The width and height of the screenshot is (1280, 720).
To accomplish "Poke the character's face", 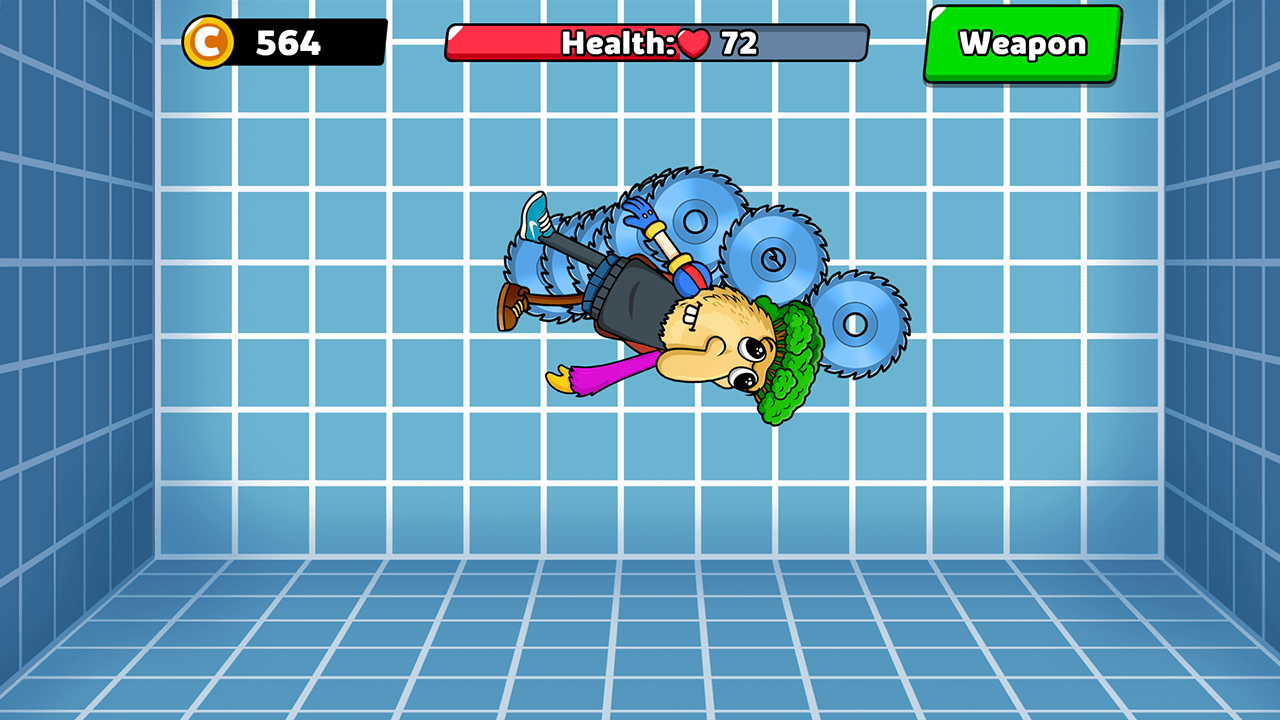I will point(725,355).
